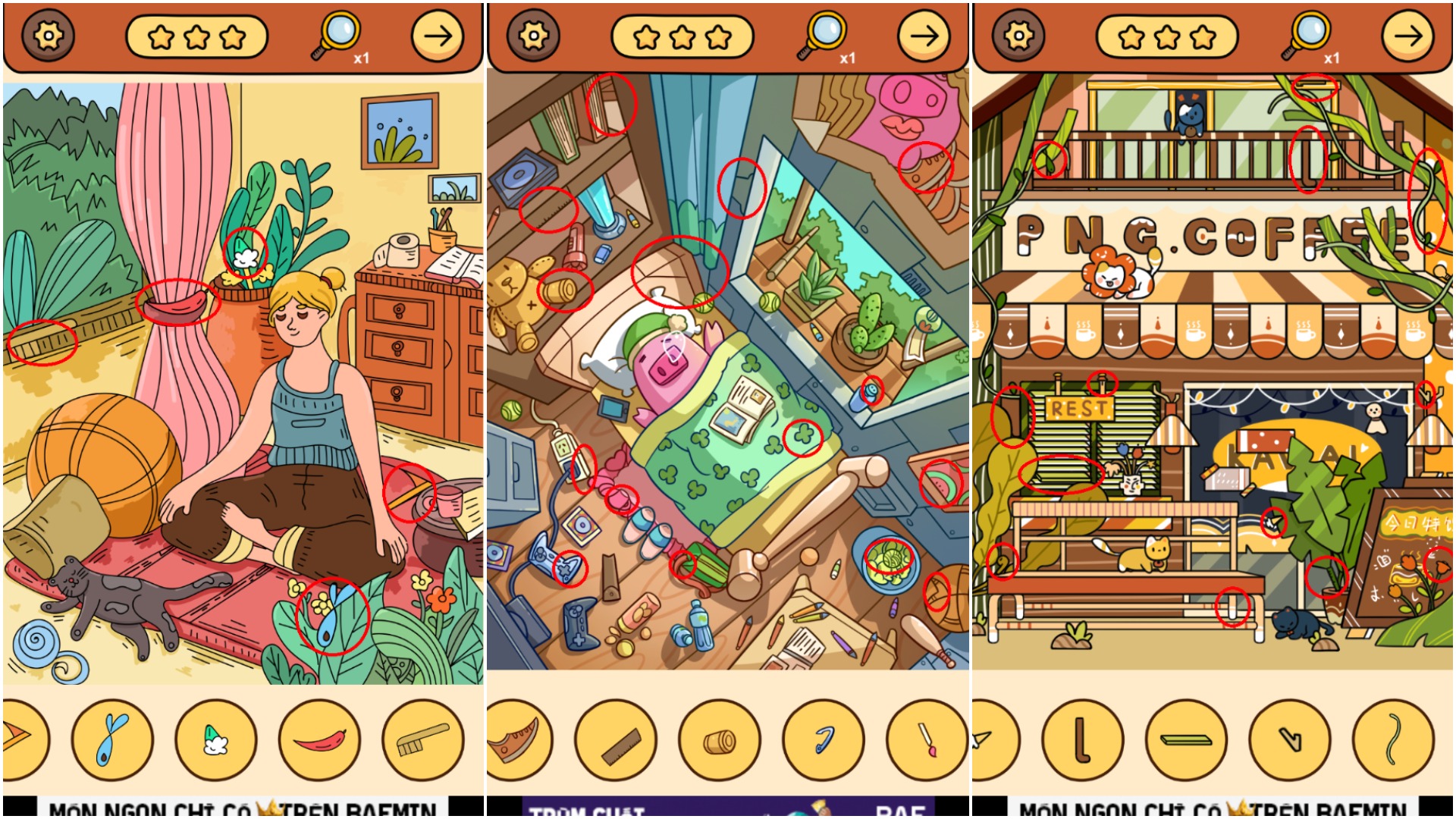Open settings gear above the pig bedroom scene
The width and height of the screenshot is (1456, 819).
pyautogui.click(x=534, y=36)
